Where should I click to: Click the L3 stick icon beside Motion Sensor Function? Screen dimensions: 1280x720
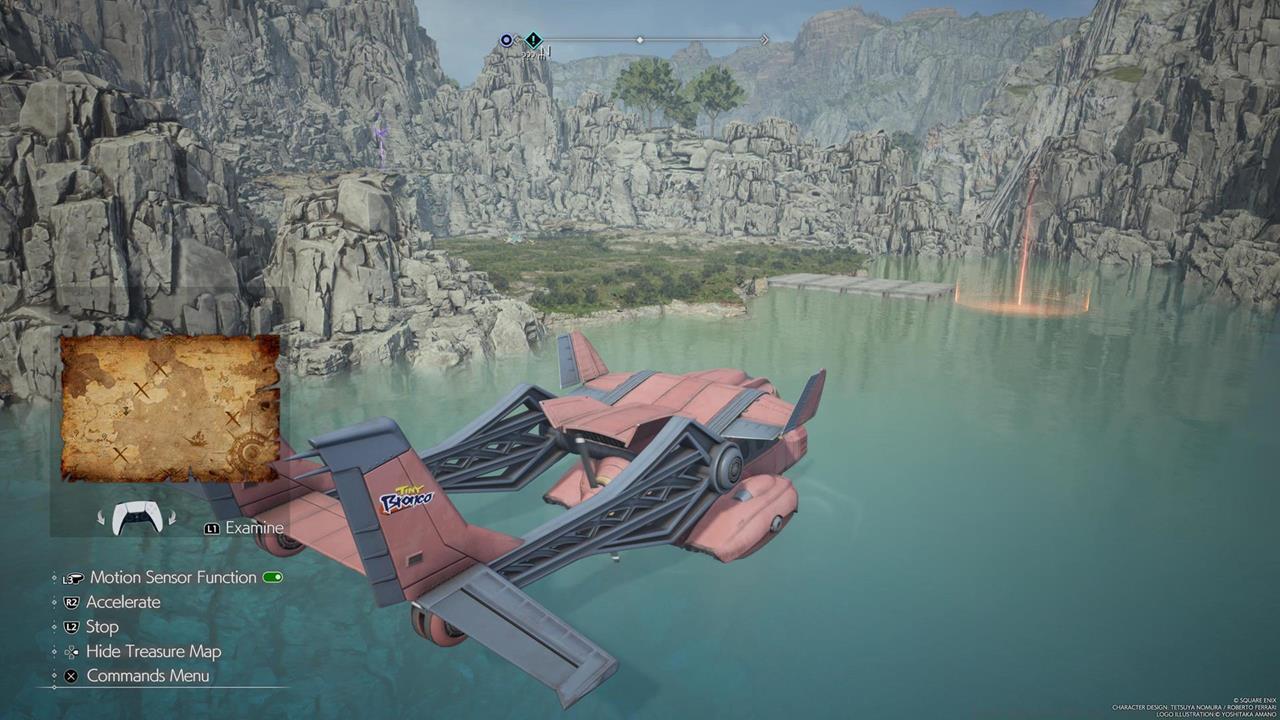[x=74, y=577]
